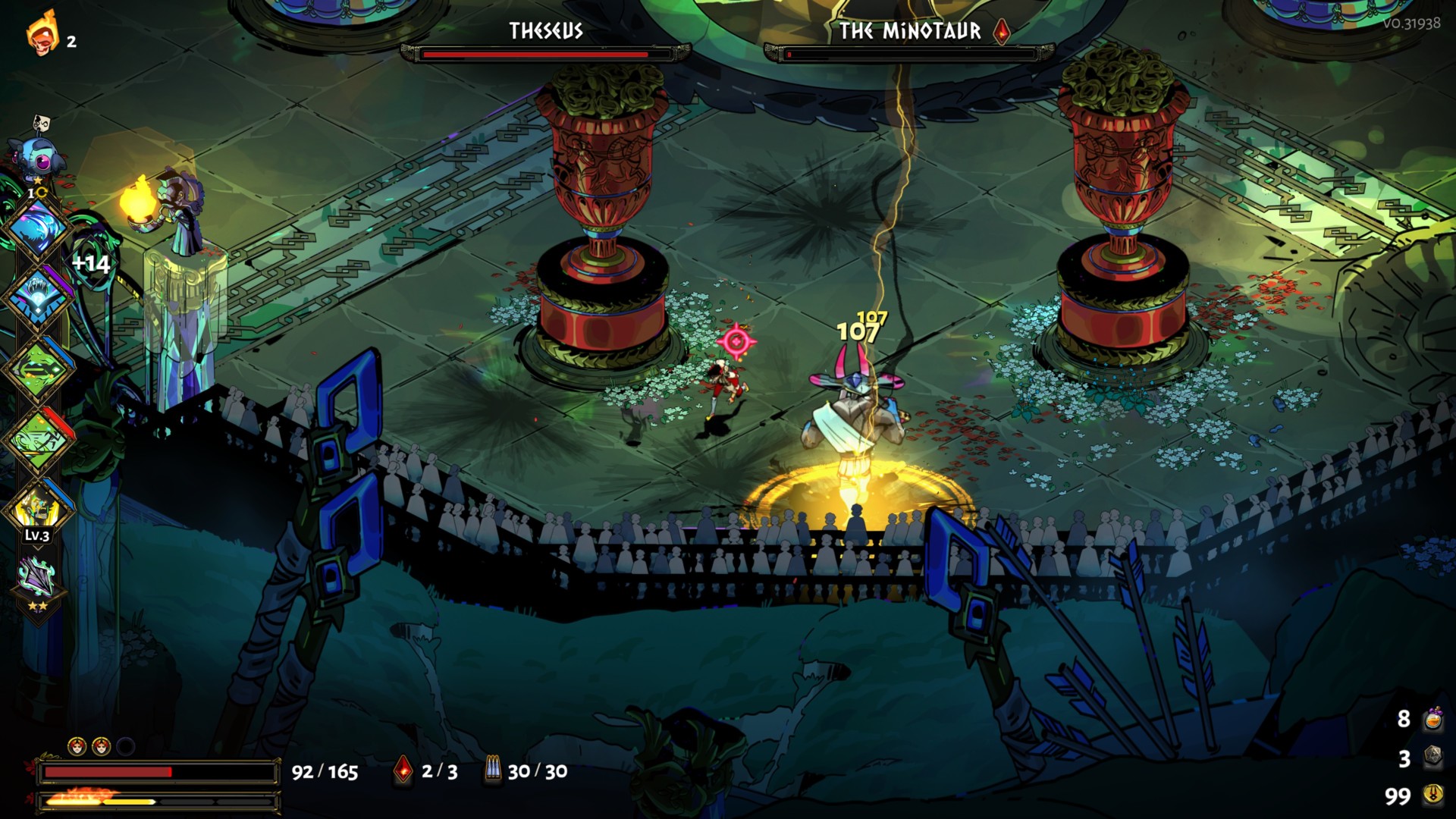Viewport: 1456px width, 819px height.
Task: Select the blue skull keepsake icon
Action: pos(38,157)
